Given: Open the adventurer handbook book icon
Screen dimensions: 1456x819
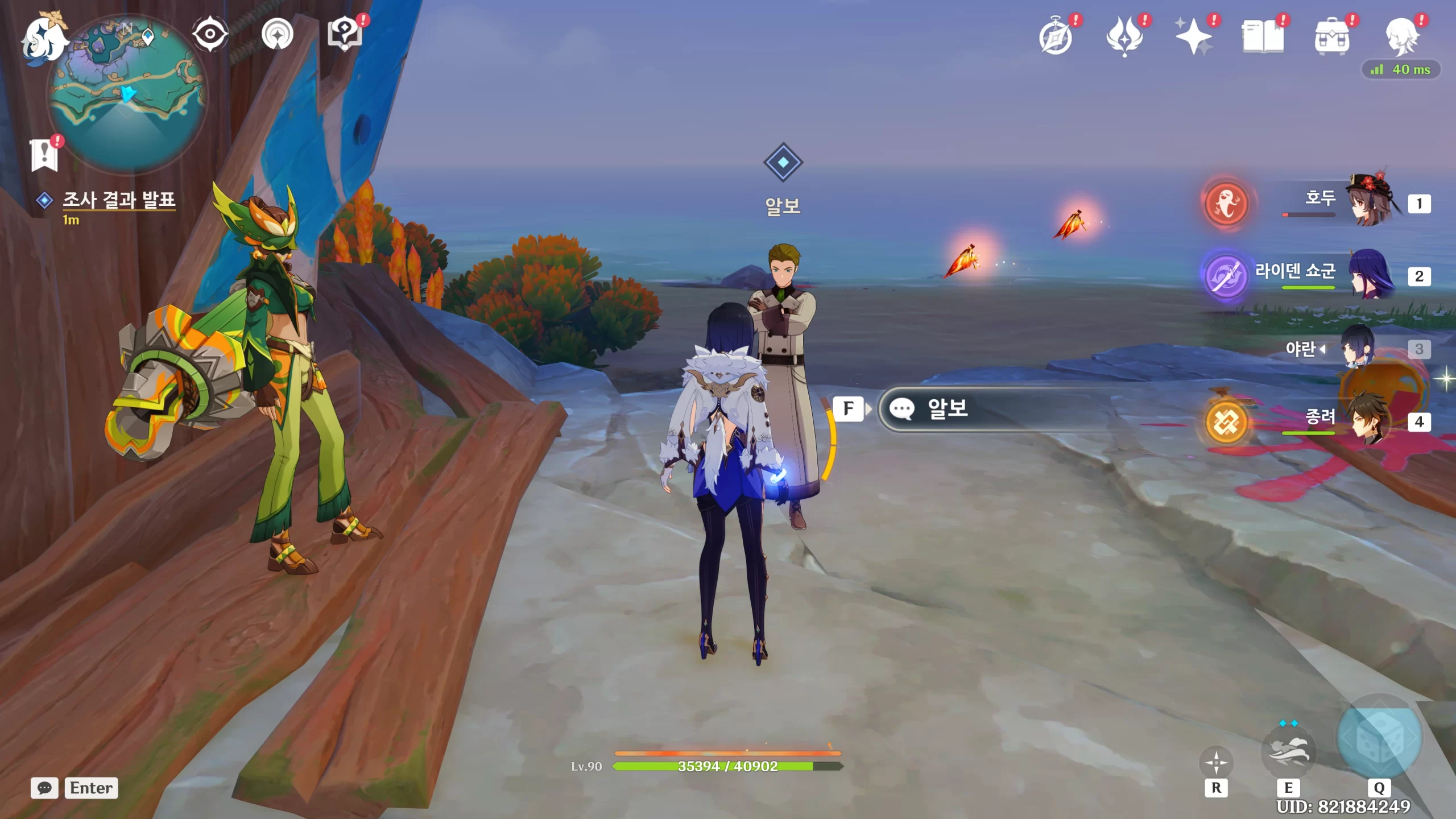Looking at the screenshot, I should [x=1263, y=36].
